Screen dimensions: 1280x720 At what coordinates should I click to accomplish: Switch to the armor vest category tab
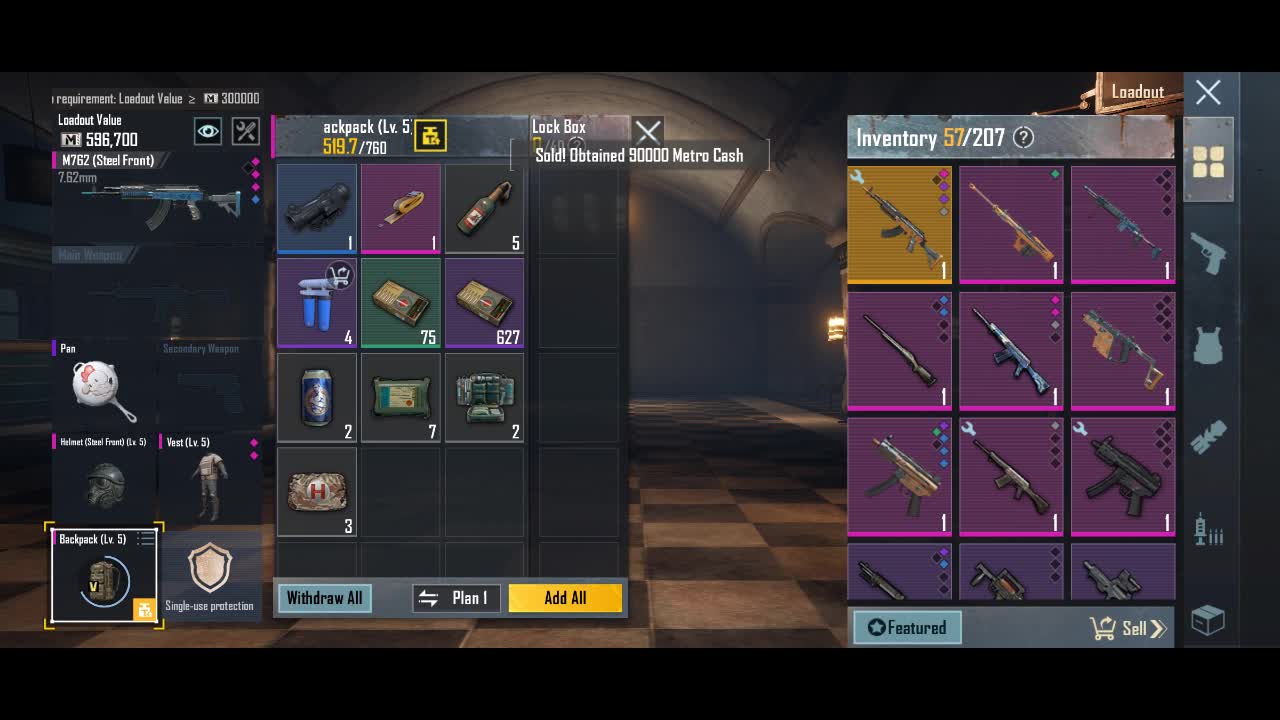pyautogui.click(x=1208, y=346)
